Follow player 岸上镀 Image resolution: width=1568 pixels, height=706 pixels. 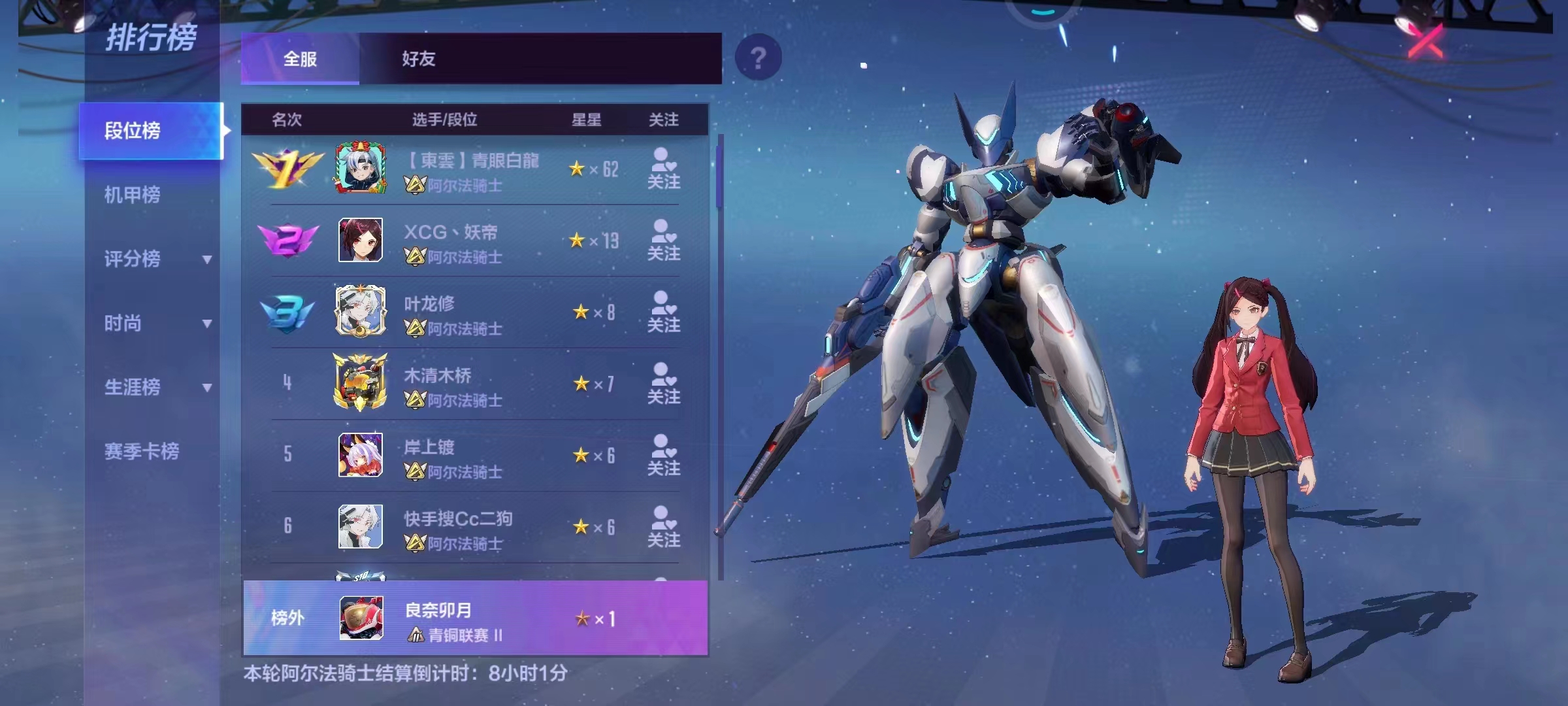tap(663, 456)
